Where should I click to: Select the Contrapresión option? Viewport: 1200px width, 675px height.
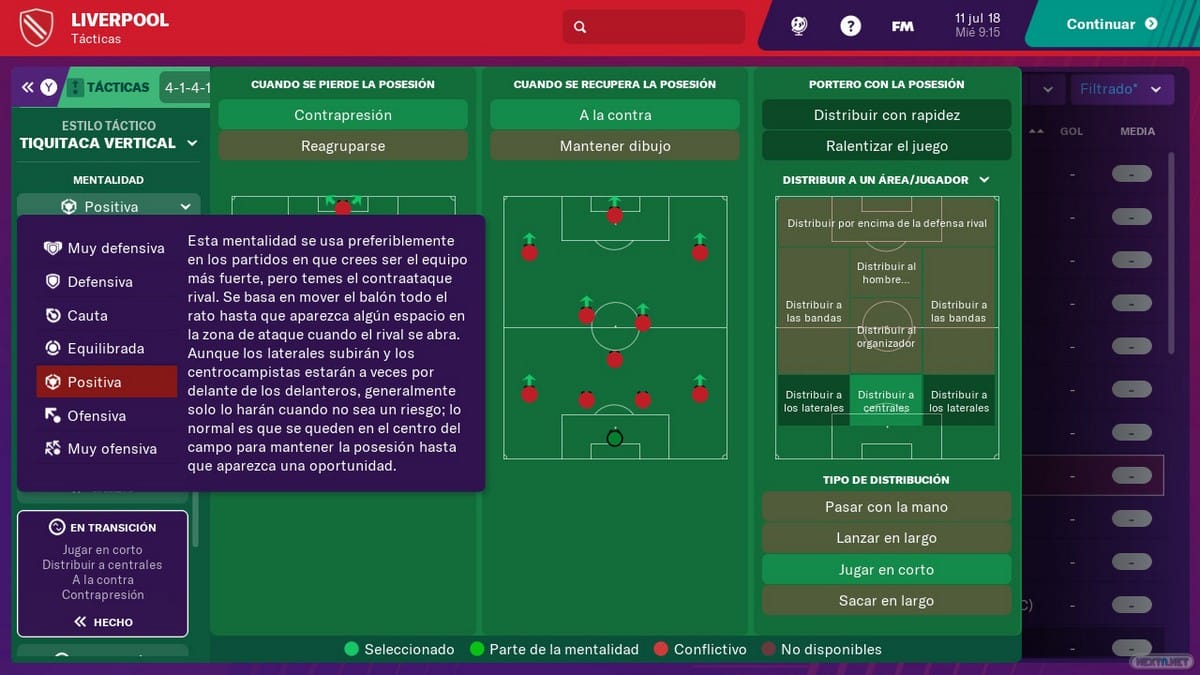[342, 115]
